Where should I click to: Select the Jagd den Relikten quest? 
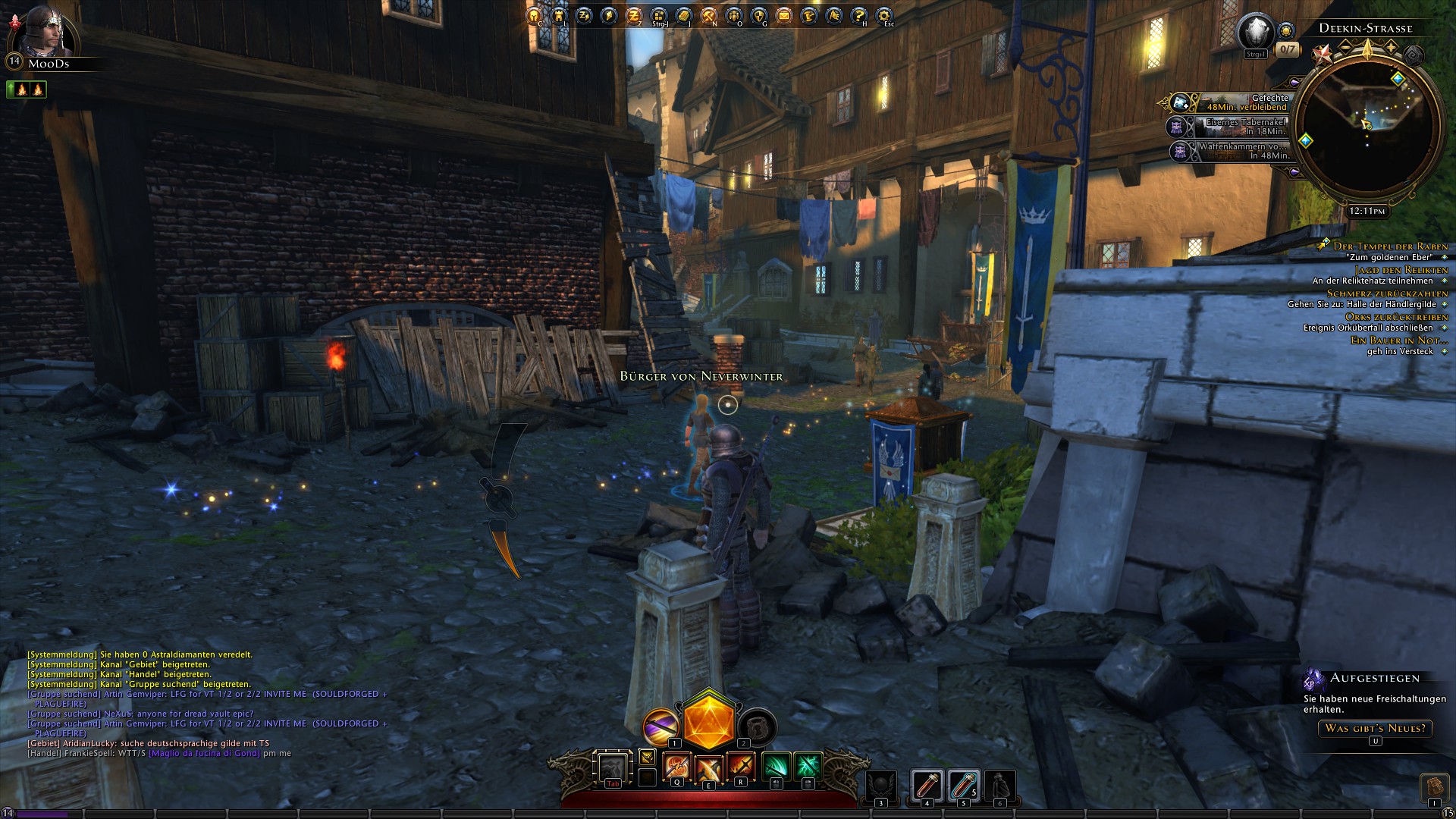click(1401, 269)
